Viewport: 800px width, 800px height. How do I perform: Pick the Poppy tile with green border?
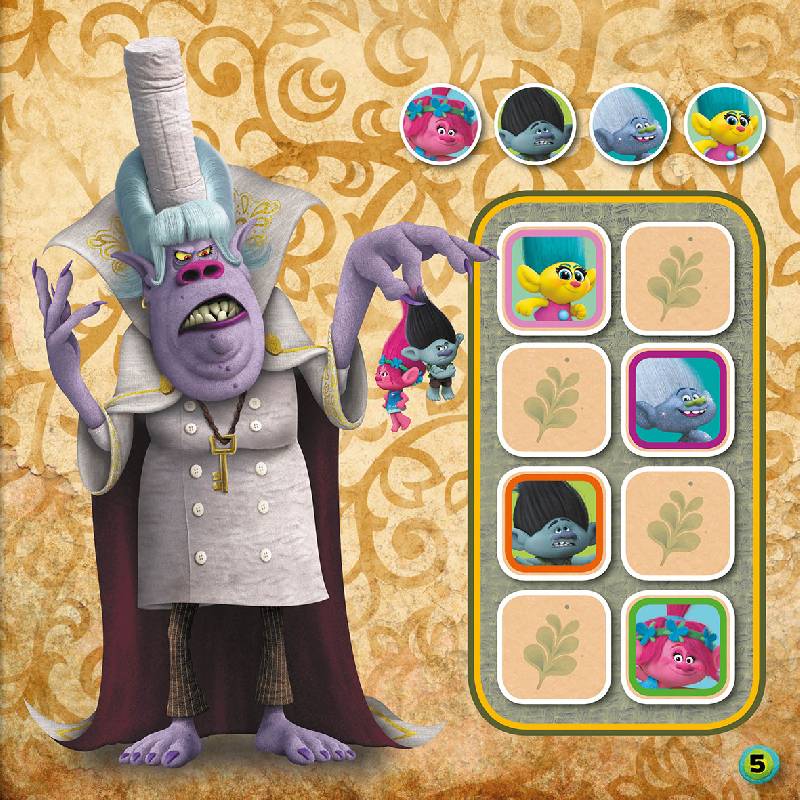tap(676, 643)
